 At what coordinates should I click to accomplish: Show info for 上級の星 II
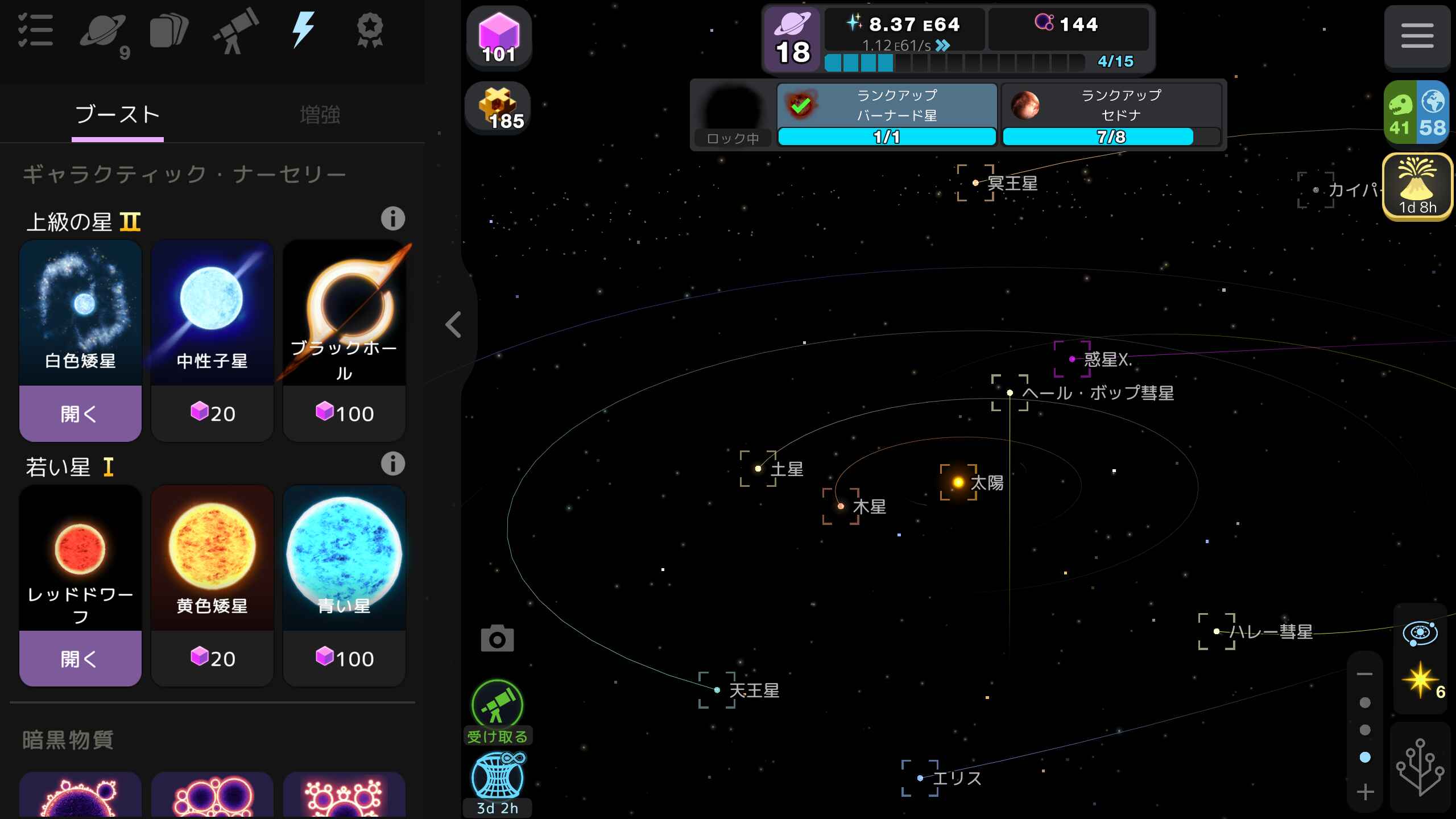[x=392, y=219]
